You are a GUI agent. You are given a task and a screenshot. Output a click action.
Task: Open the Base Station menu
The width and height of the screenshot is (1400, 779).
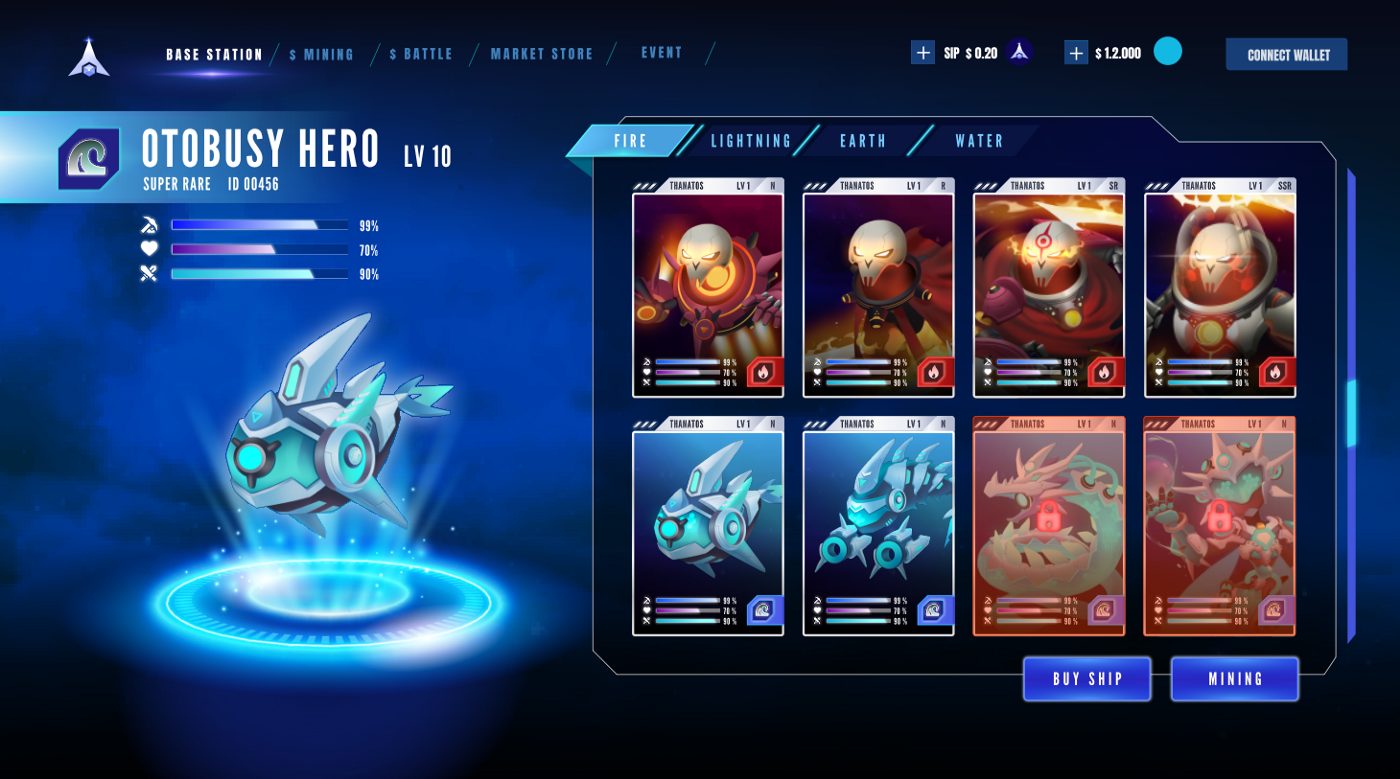(x=214, y=55)
